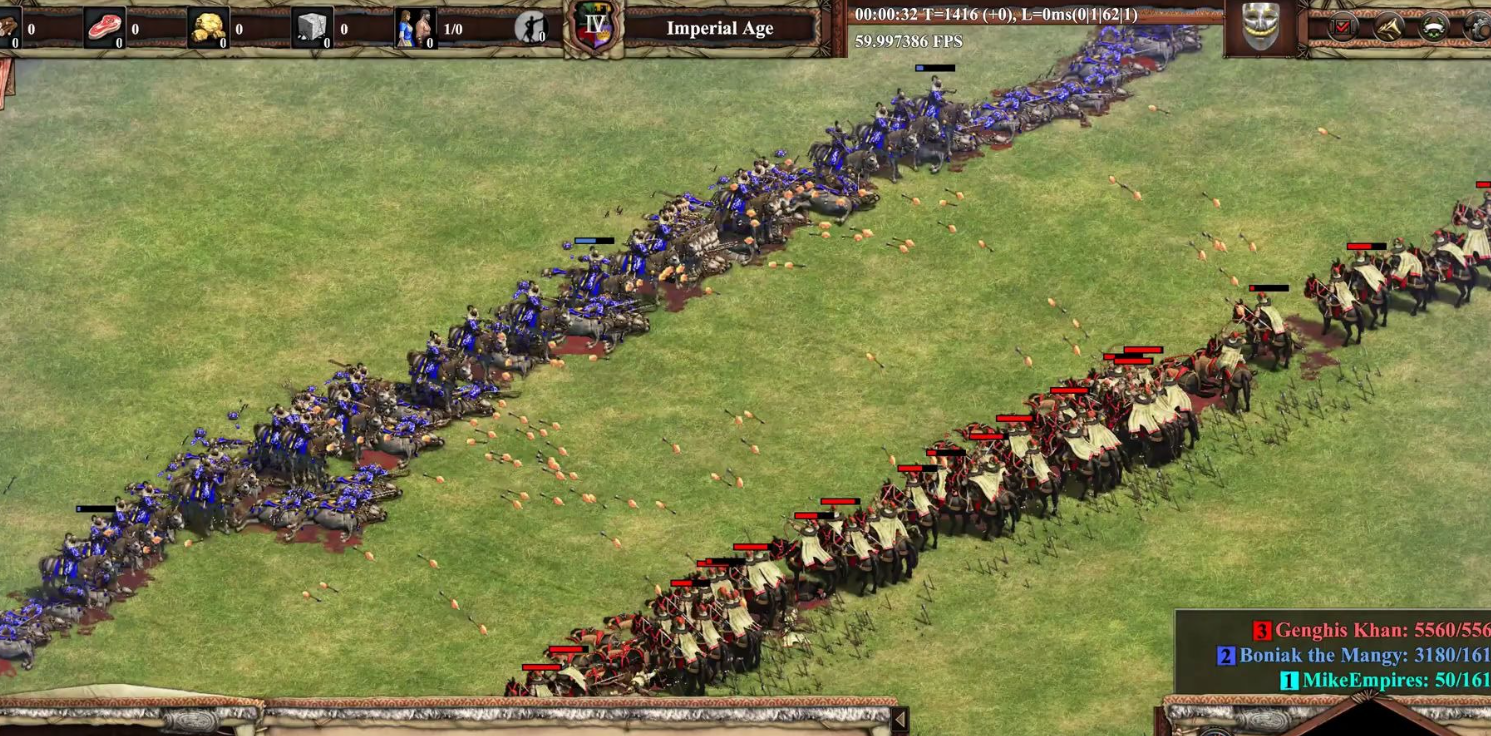The image size is (1491, 736).
Task: Open the laurel wreath banner button
Action: 1434,28
